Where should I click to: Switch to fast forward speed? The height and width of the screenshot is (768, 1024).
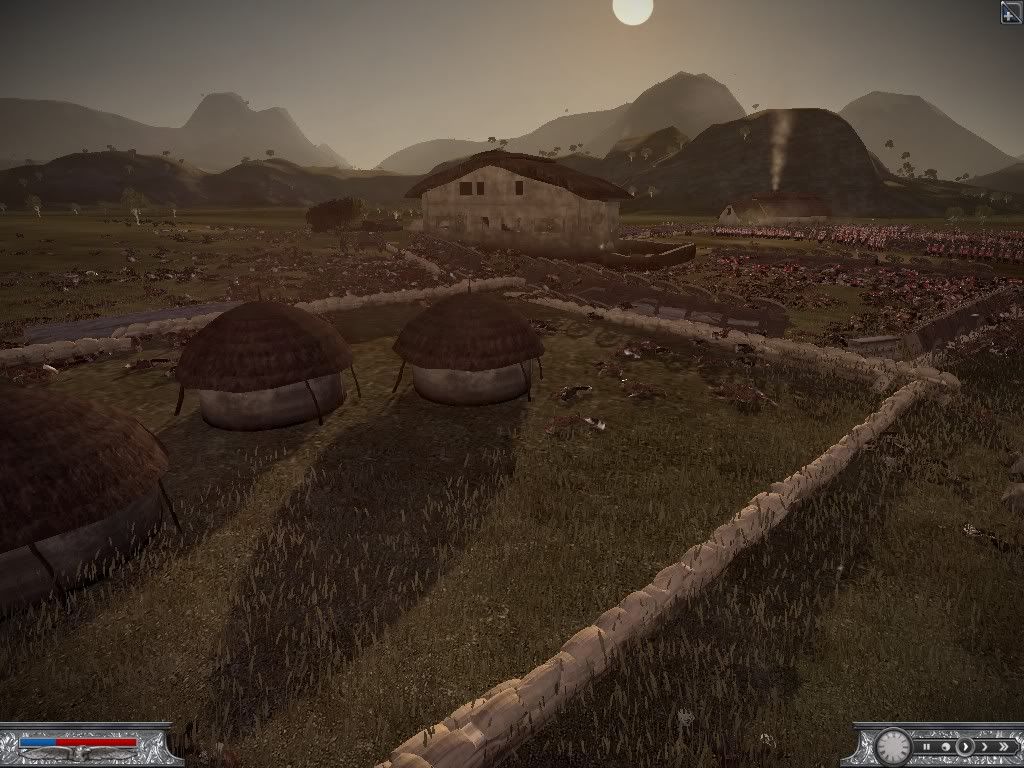[x=984, y=746]
